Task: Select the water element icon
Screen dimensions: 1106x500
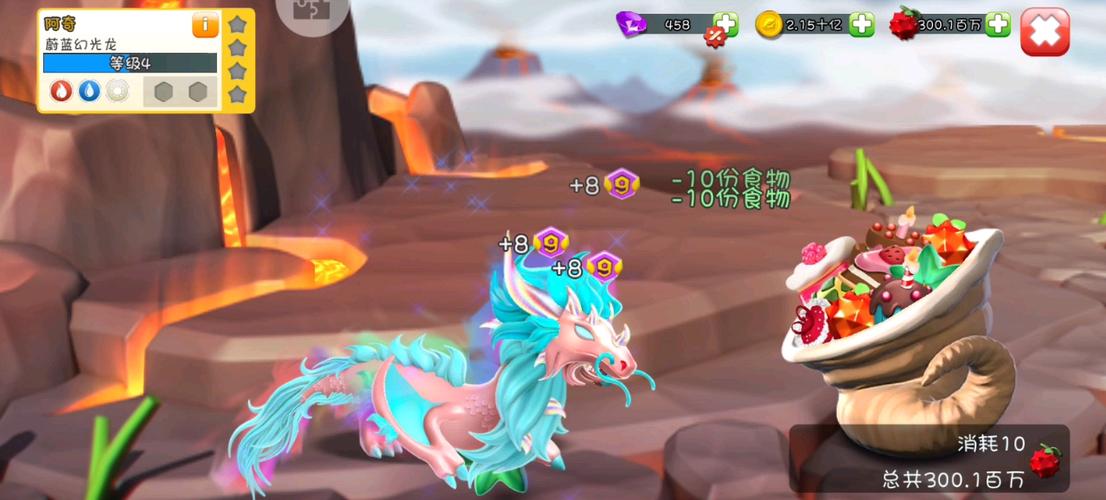Action: pos(89,91)
